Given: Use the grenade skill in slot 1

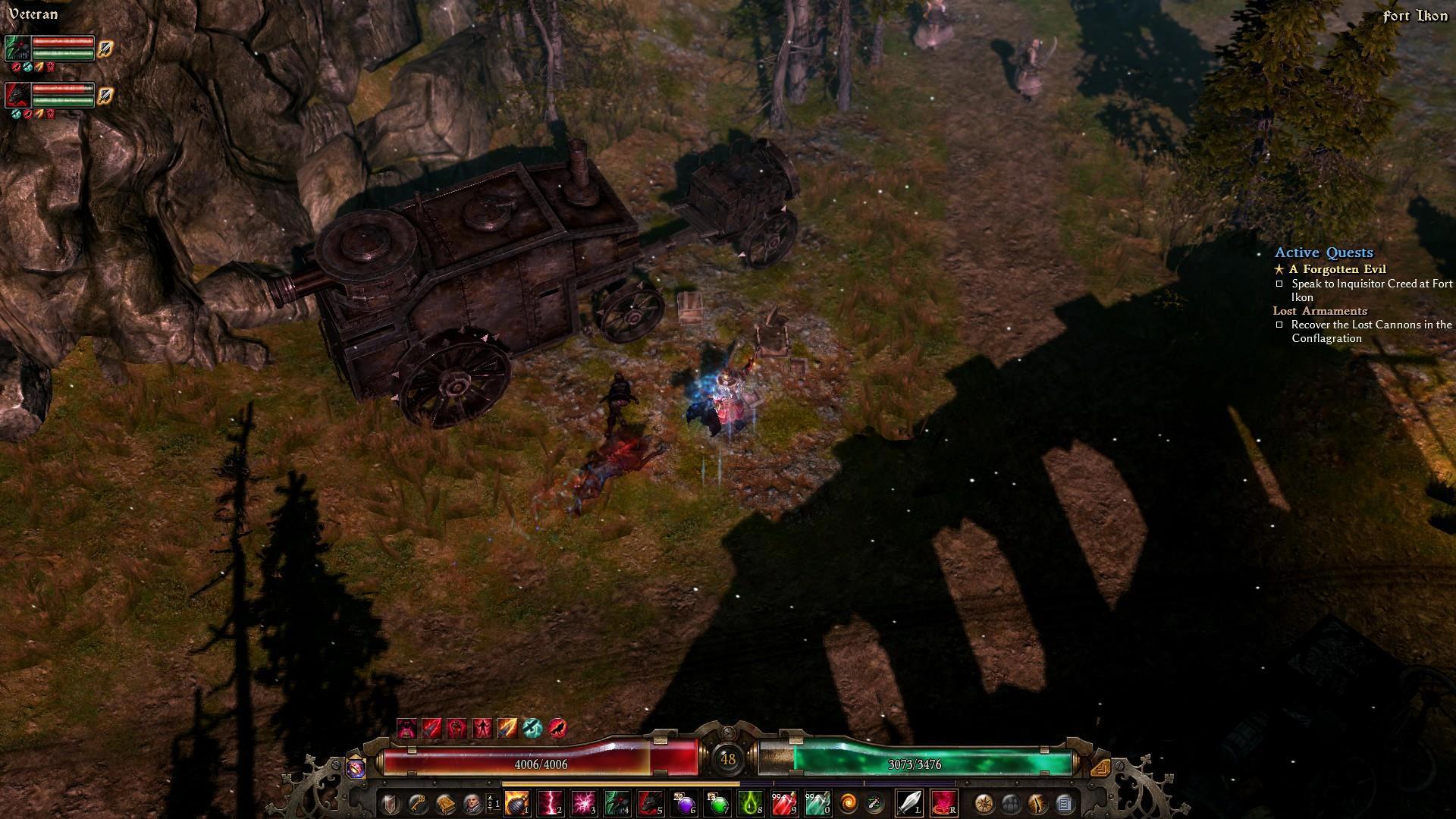Looking at the screenshot, I should click(x=517, y=802).
